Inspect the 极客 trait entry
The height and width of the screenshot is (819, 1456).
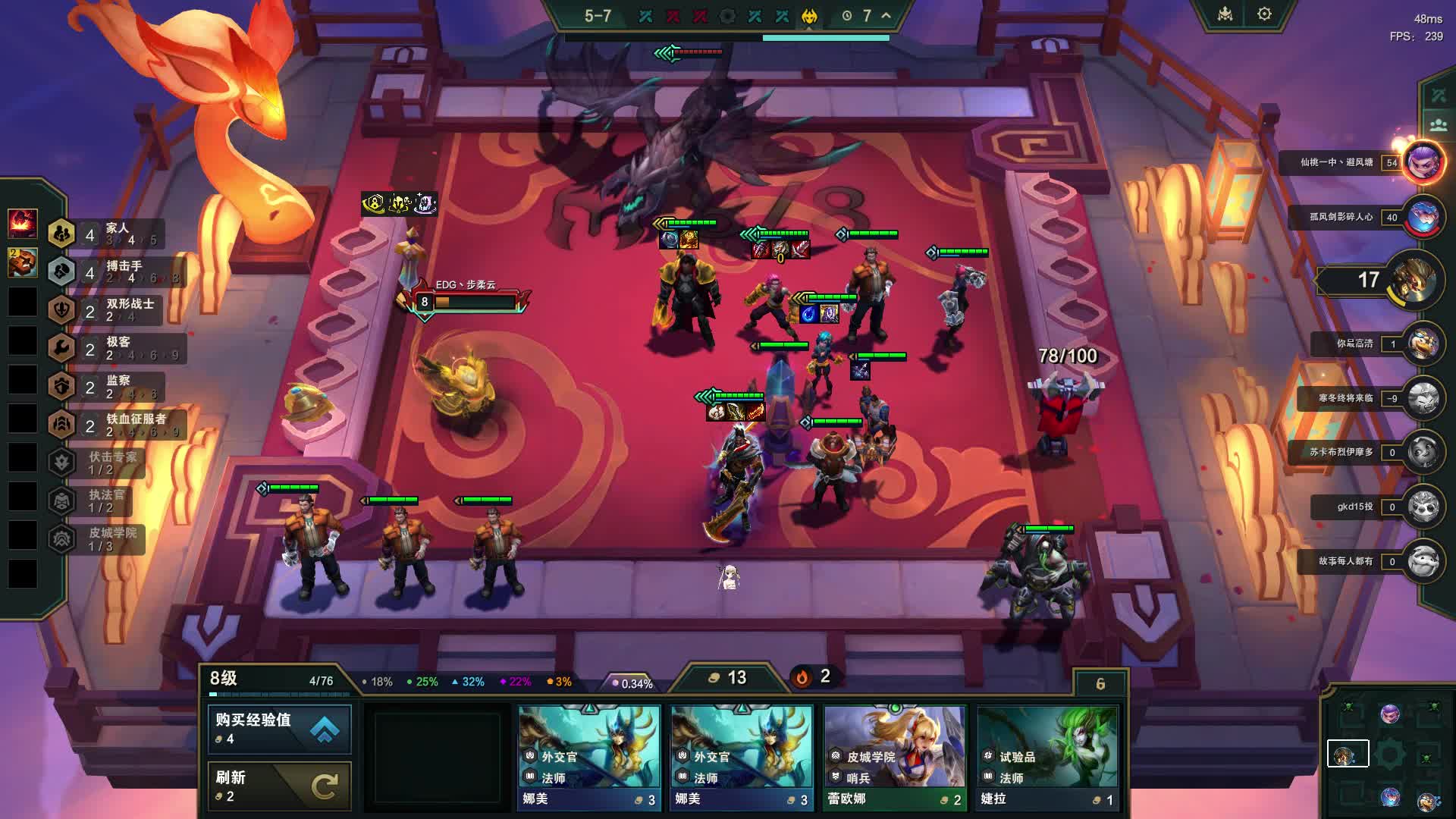click(114, 348)
